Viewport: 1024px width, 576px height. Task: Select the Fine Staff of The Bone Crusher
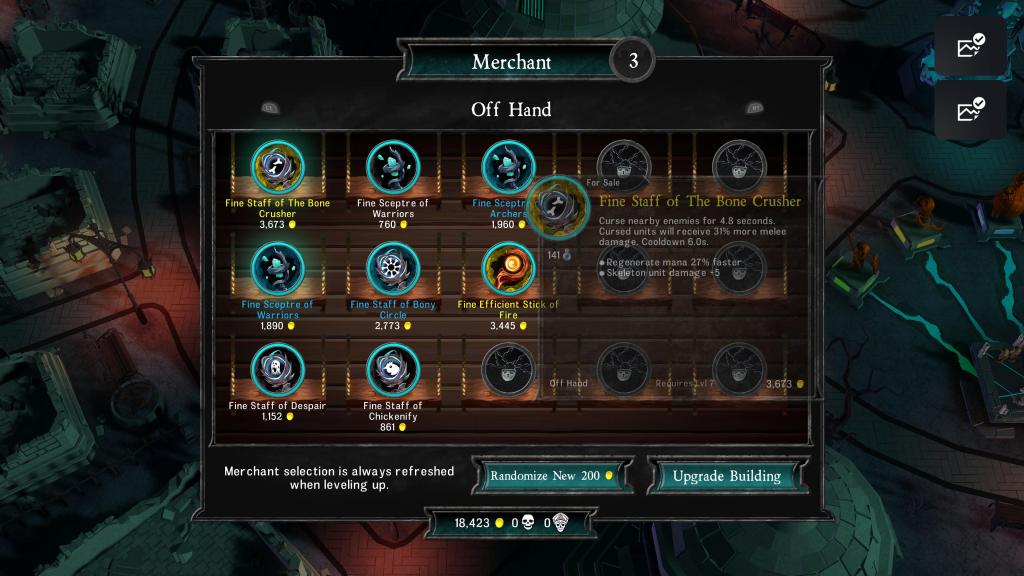point(277,167)
